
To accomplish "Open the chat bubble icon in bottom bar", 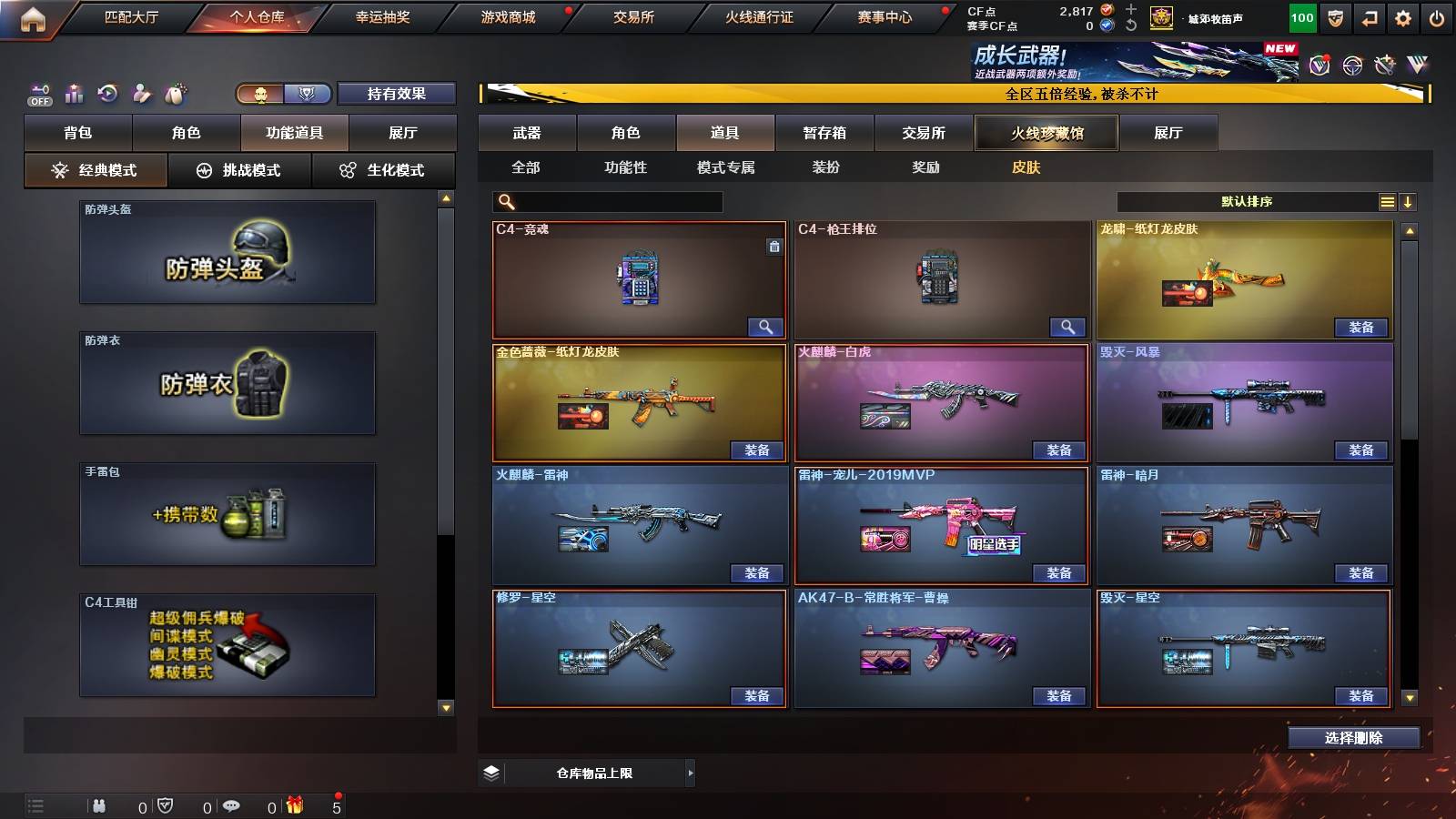I will pos(232,806).
